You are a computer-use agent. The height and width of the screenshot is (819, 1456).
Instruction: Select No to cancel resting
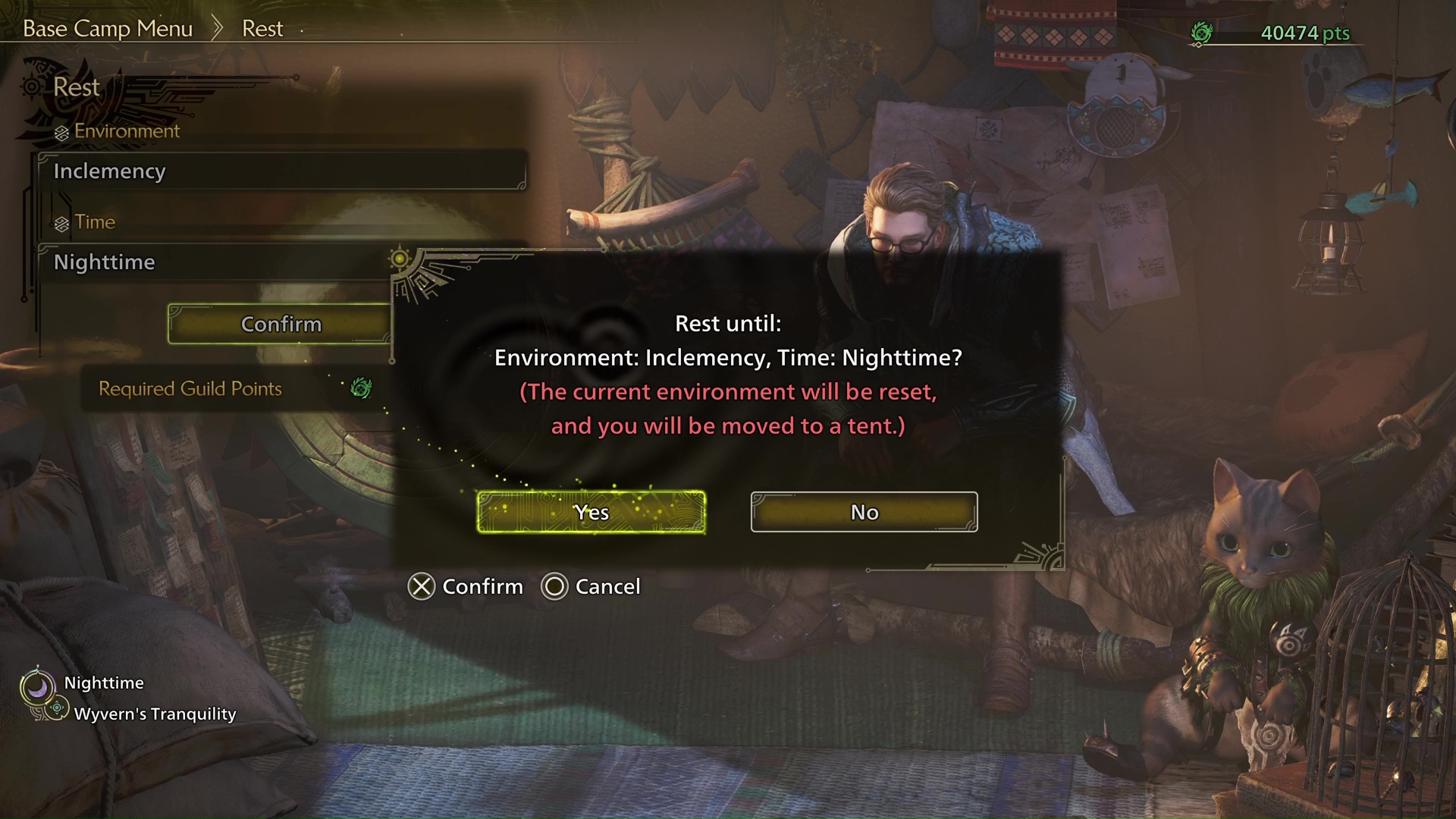click(x=864, y=513)
